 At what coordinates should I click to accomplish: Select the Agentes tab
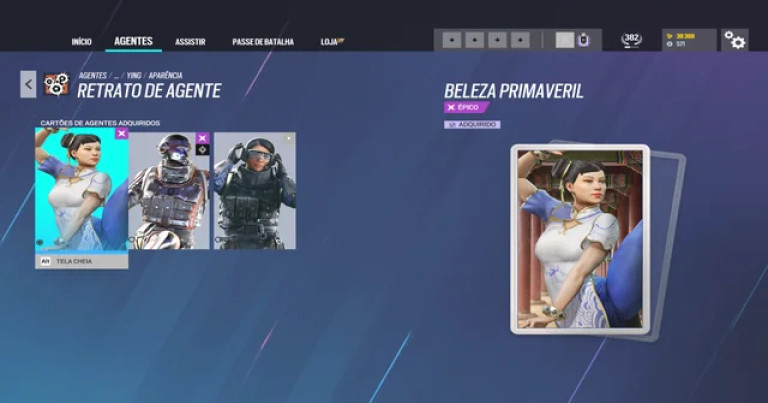point(133,41)
